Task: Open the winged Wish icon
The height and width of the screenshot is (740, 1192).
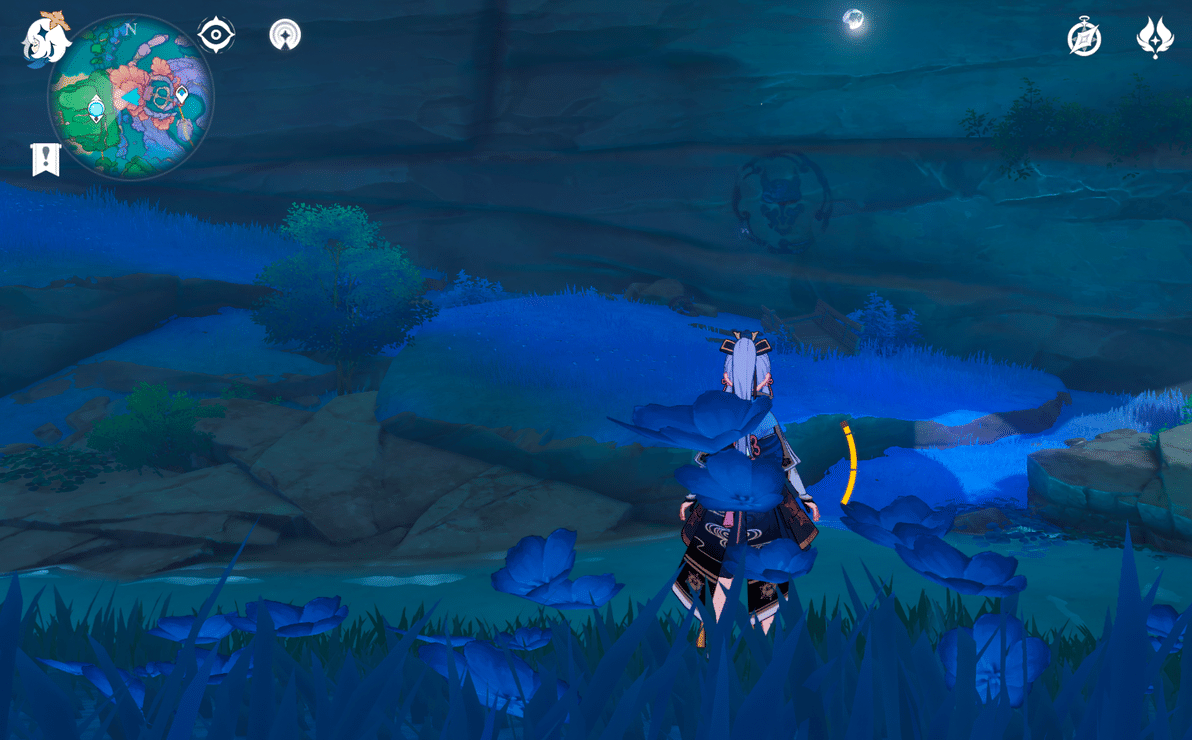Action: (1155, 38)
